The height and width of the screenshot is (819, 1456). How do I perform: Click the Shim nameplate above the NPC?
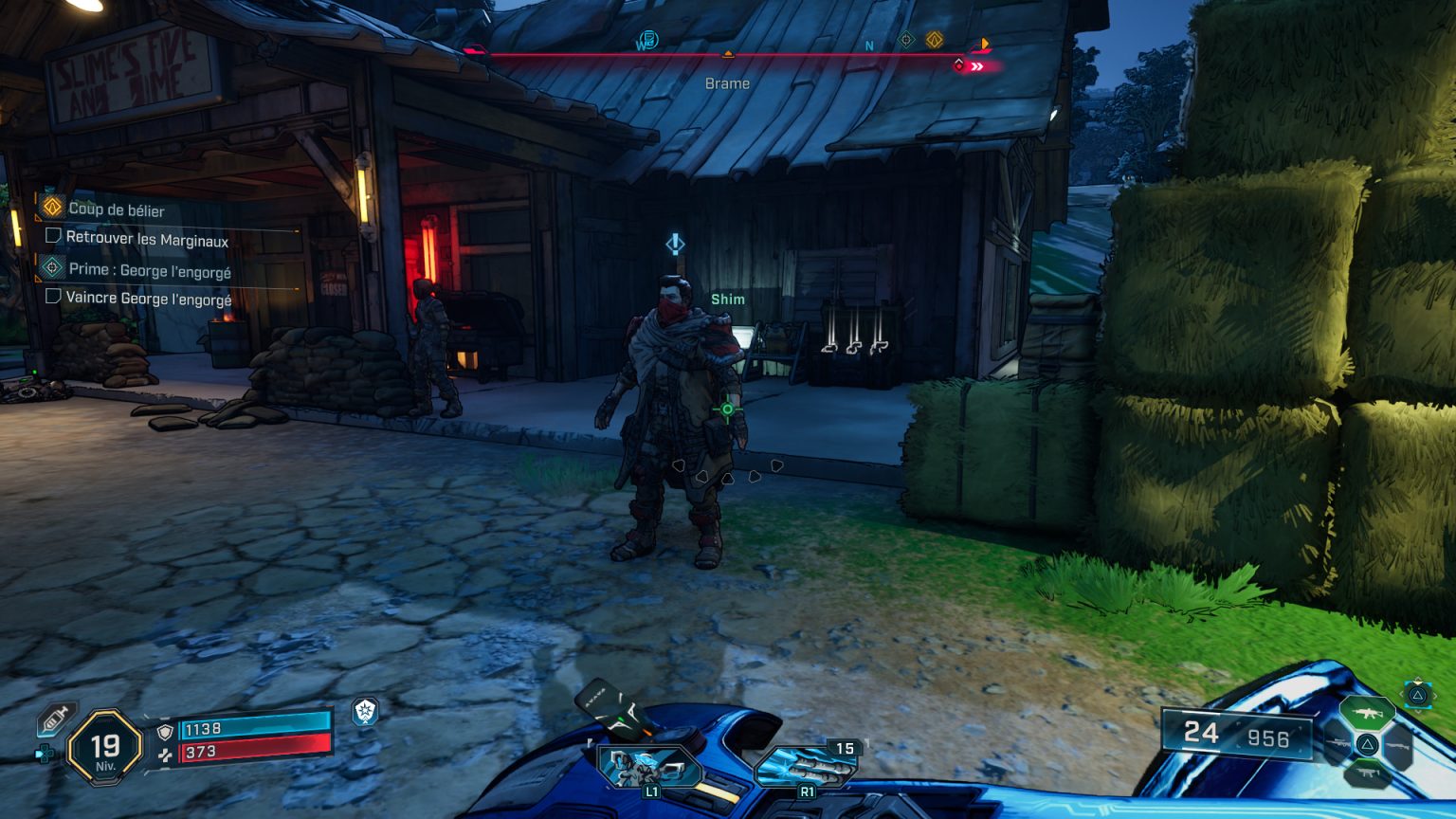coord(728,298)
